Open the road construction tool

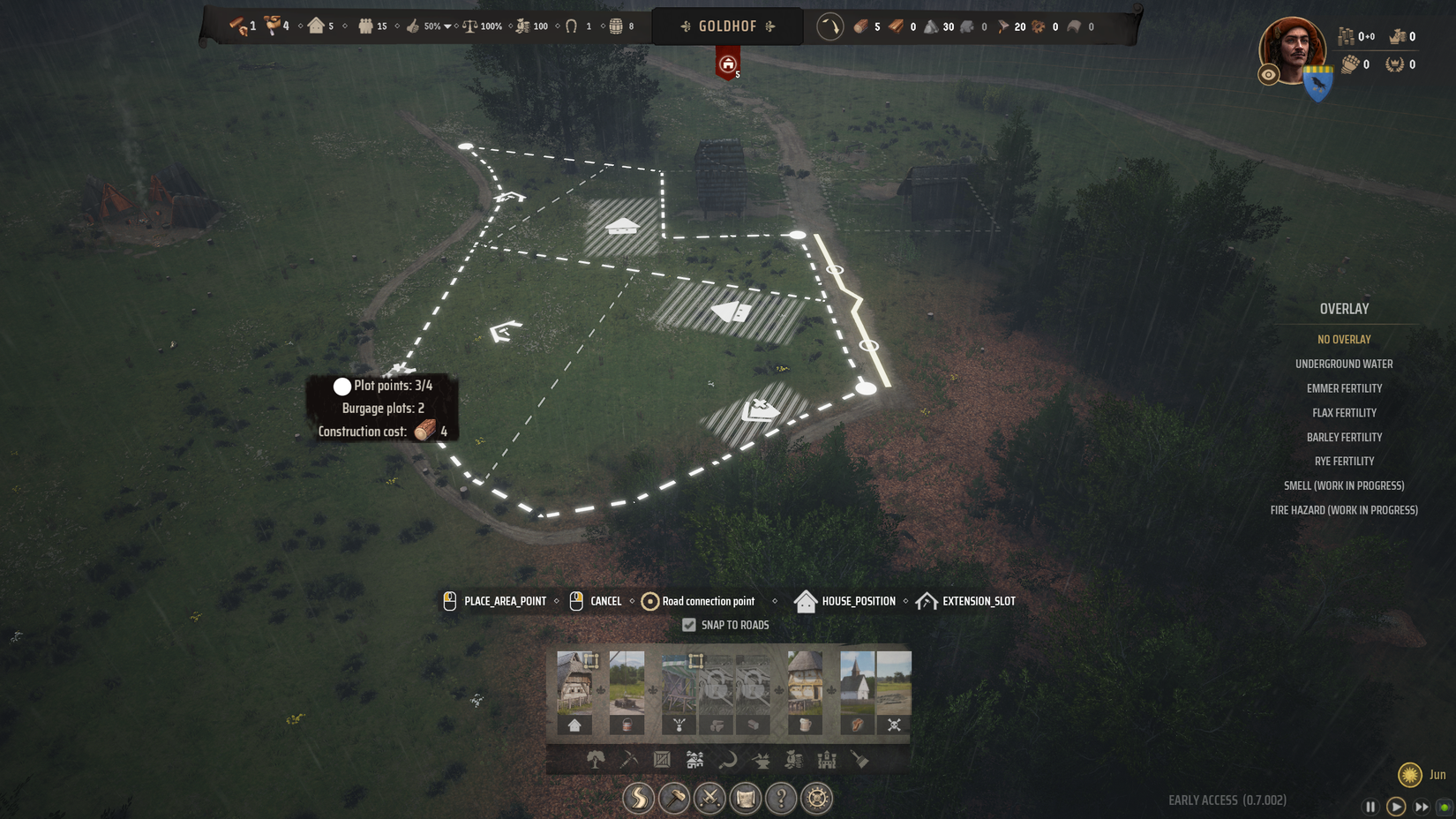click(638, 799)
